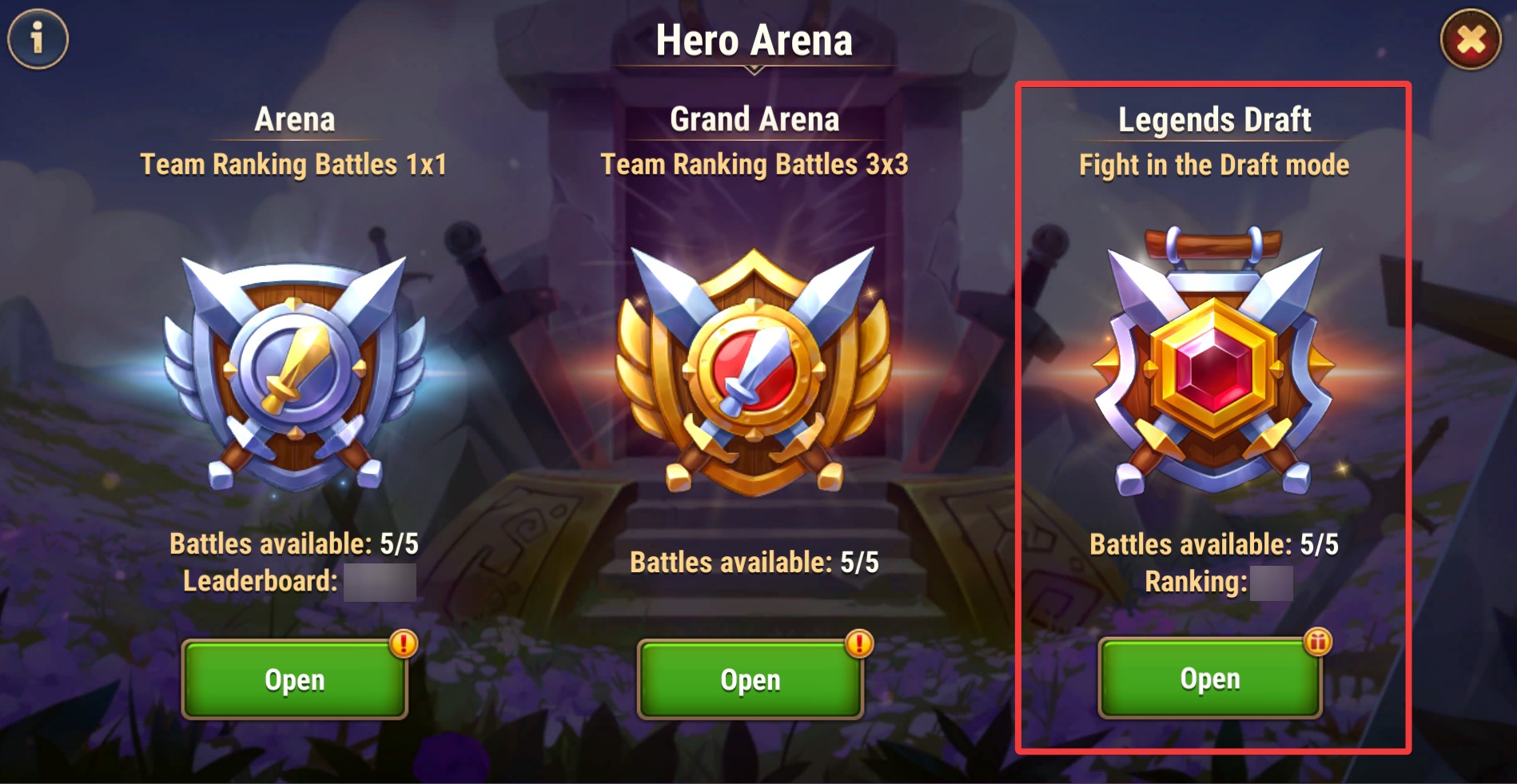Open the Grand Arena 3x3 mode

click(750, 679)
